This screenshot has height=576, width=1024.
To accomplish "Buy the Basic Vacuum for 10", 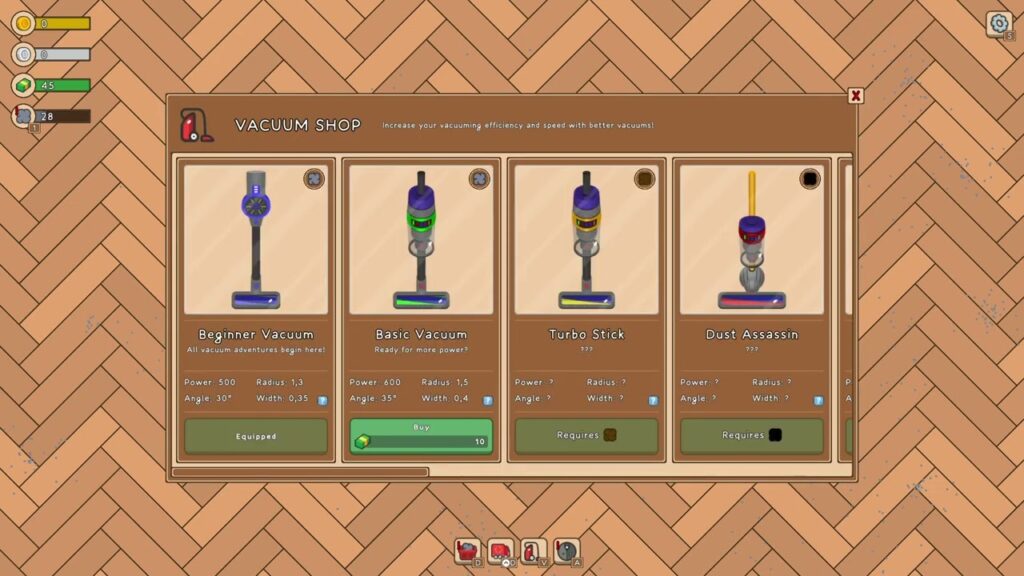I will [x=421, y=436].
